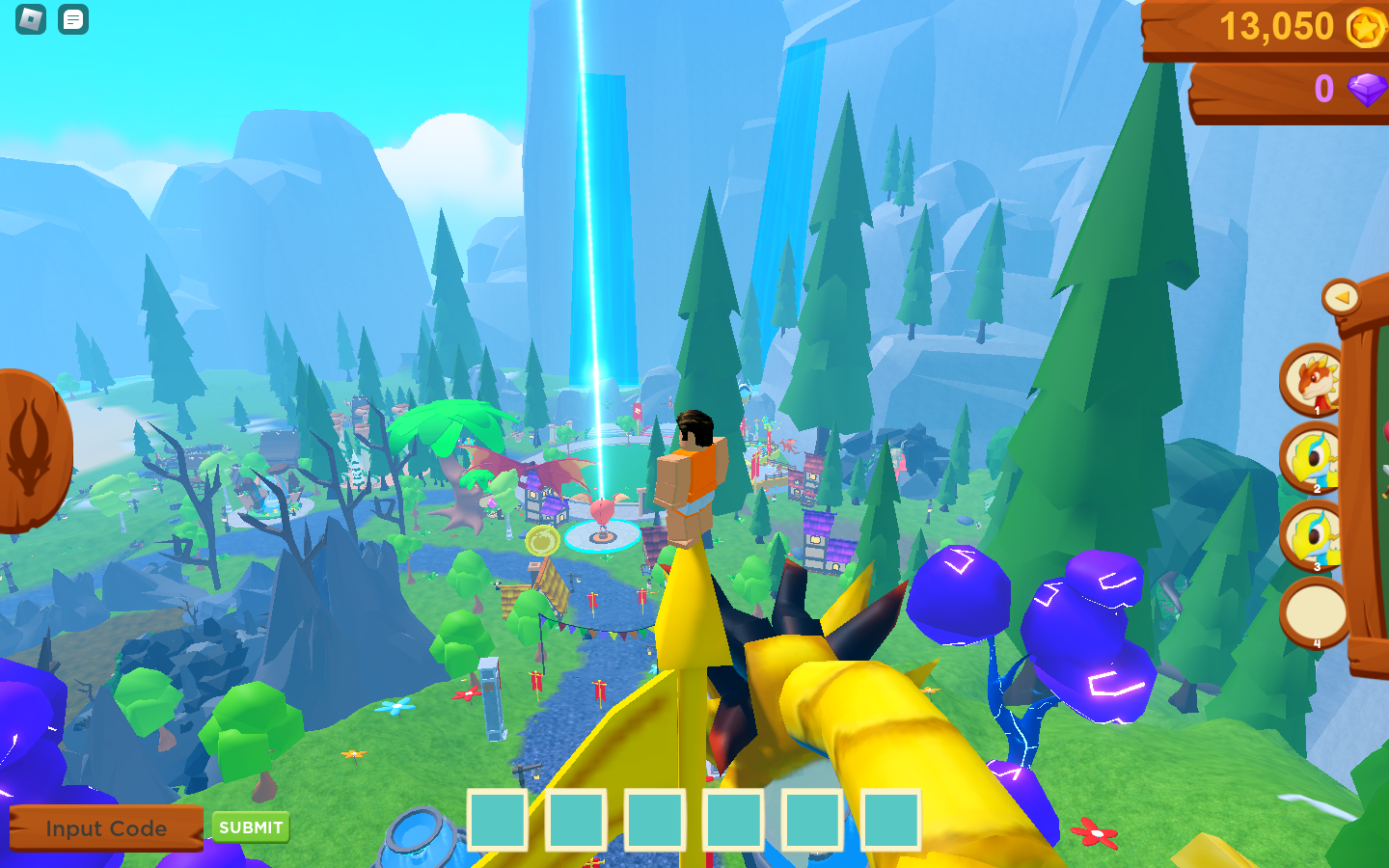This screenshot has width=1389, height=868.
Task: Select the last hotbar slot
Action: (892, 820)
